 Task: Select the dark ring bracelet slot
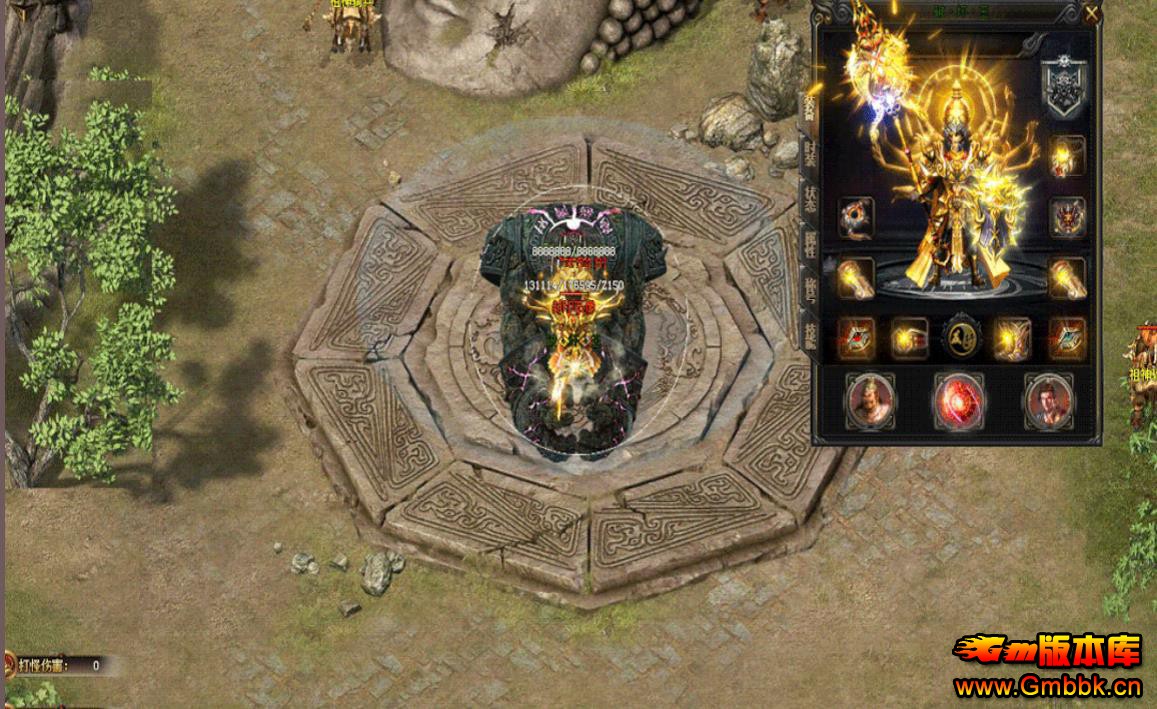pos(856,217)
